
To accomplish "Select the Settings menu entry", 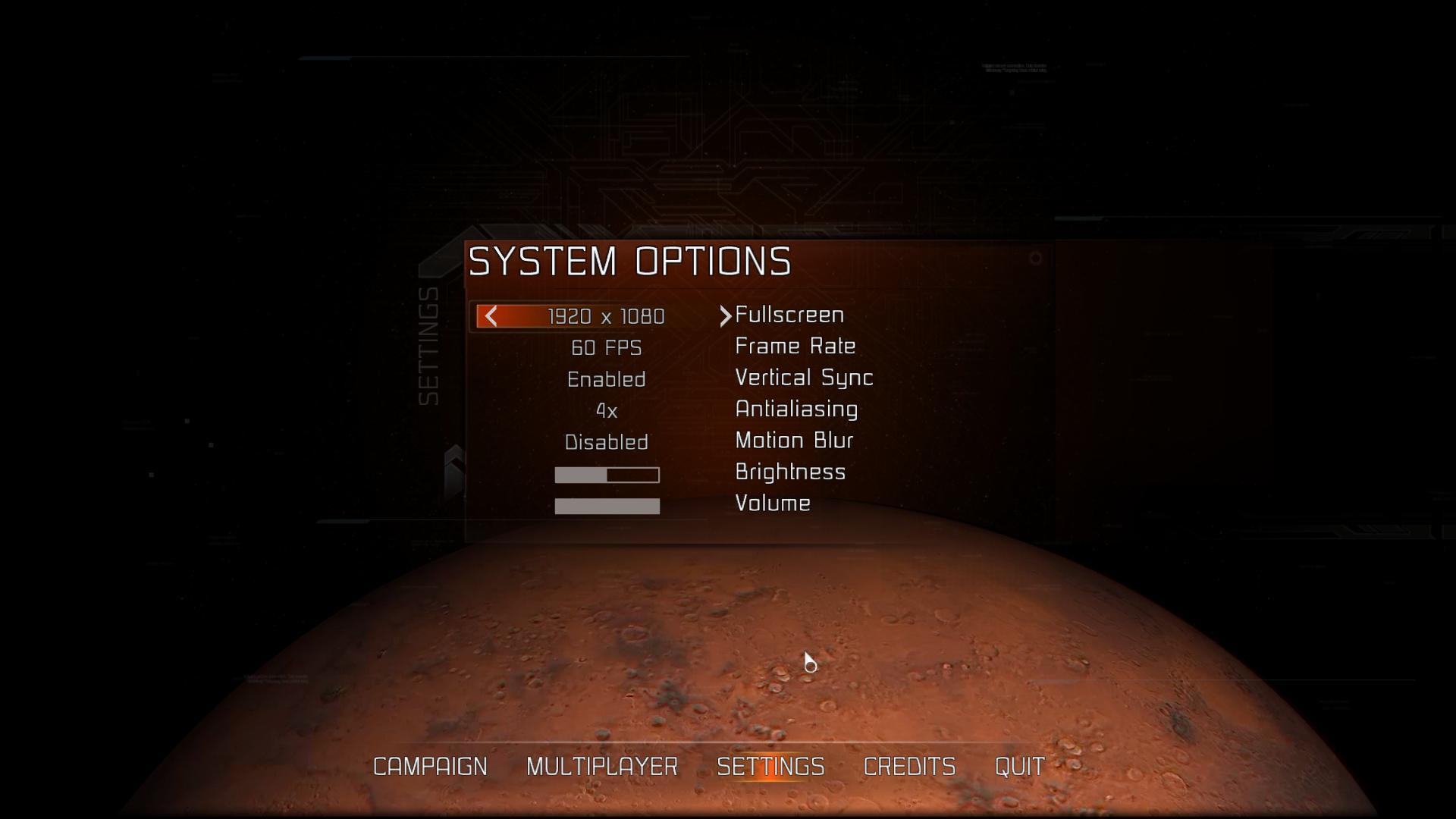I will [770, 767].
